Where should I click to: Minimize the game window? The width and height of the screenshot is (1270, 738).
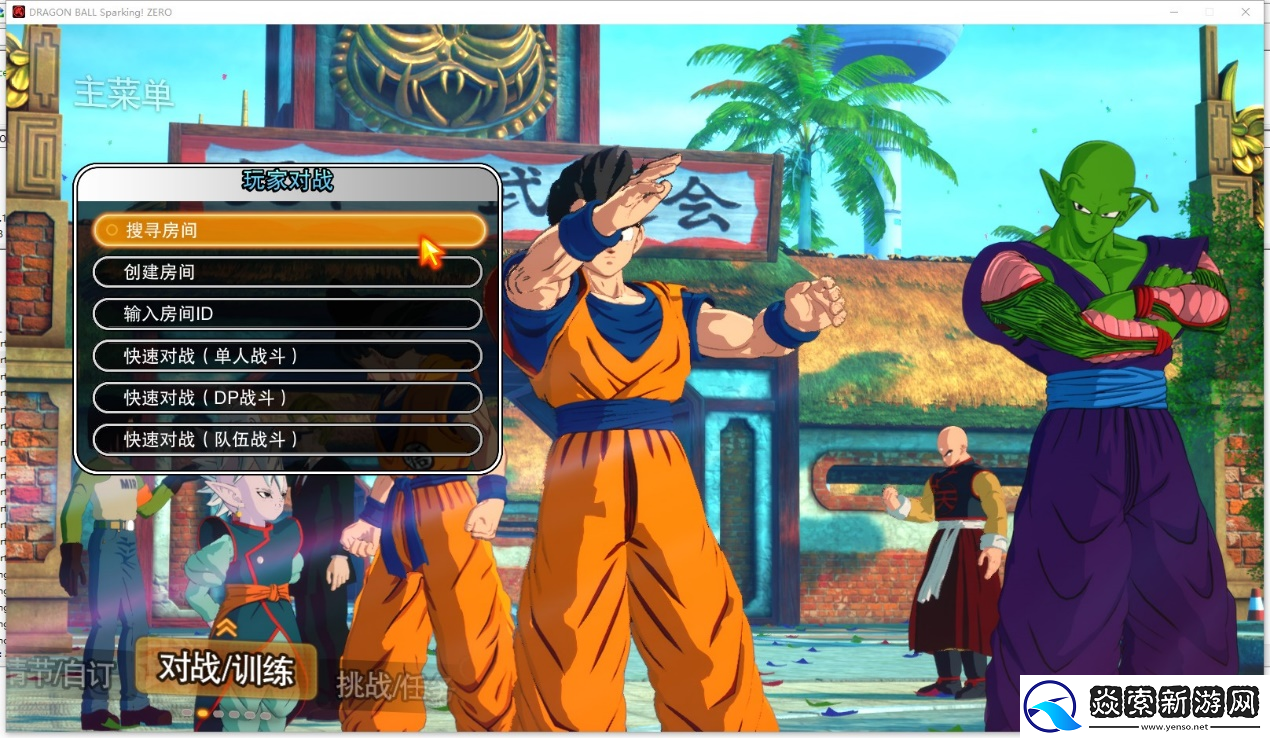1174,11
